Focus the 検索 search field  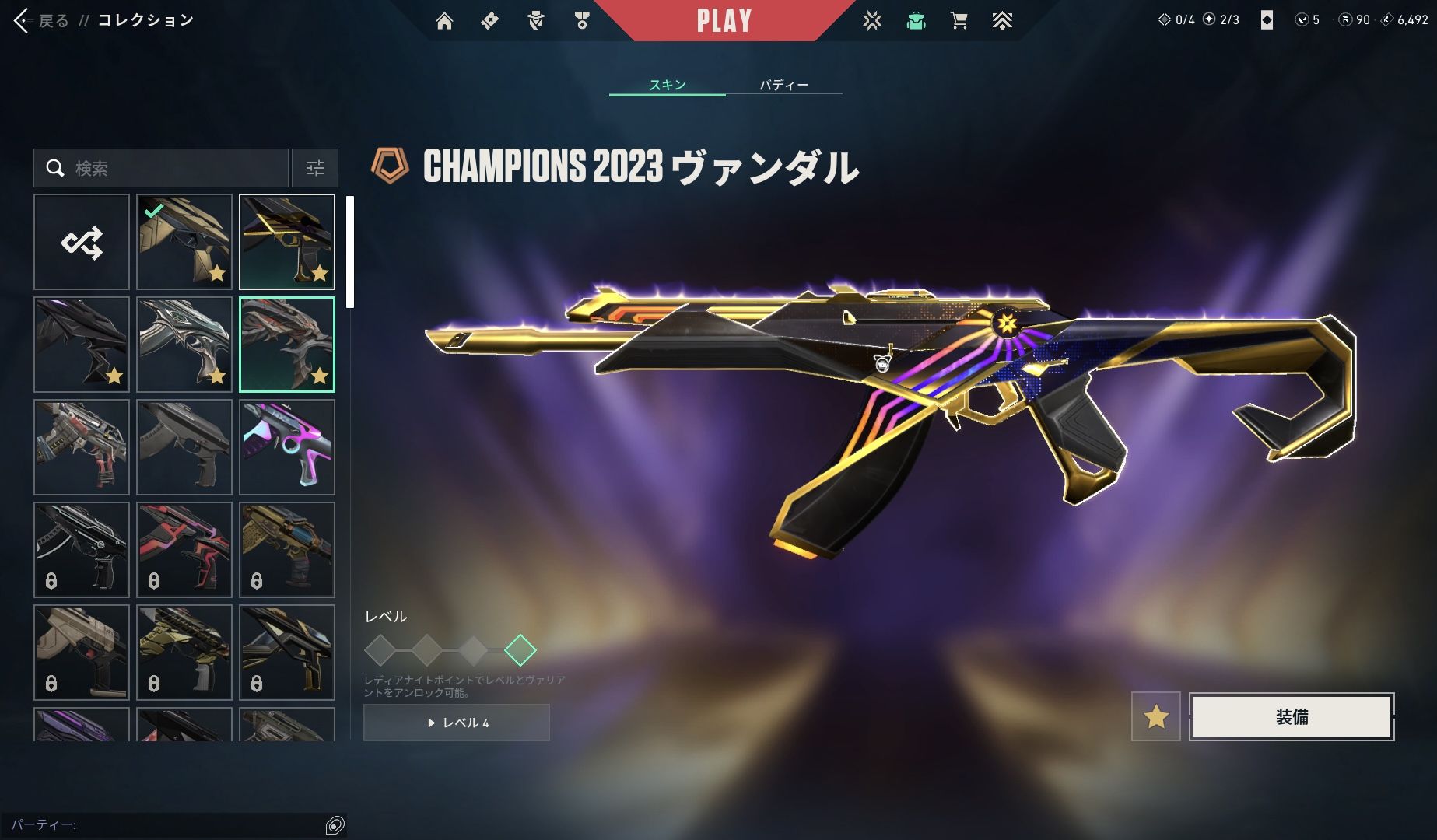[171, 168]
